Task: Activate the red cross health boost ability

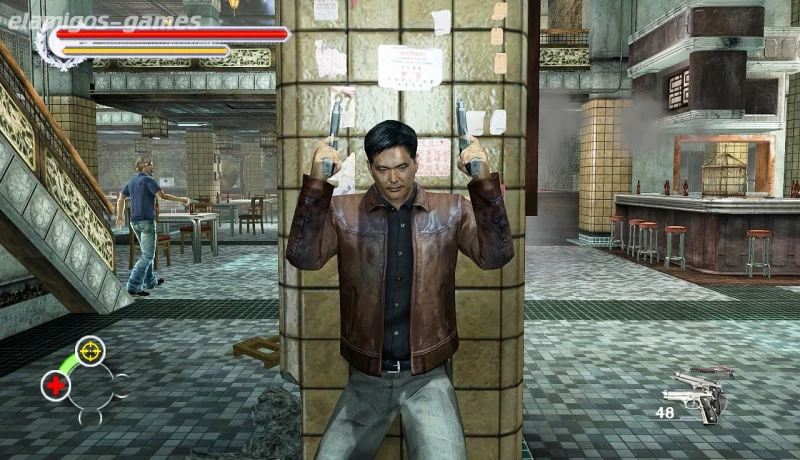Action: pyautogui.click(x=56, y=385)
